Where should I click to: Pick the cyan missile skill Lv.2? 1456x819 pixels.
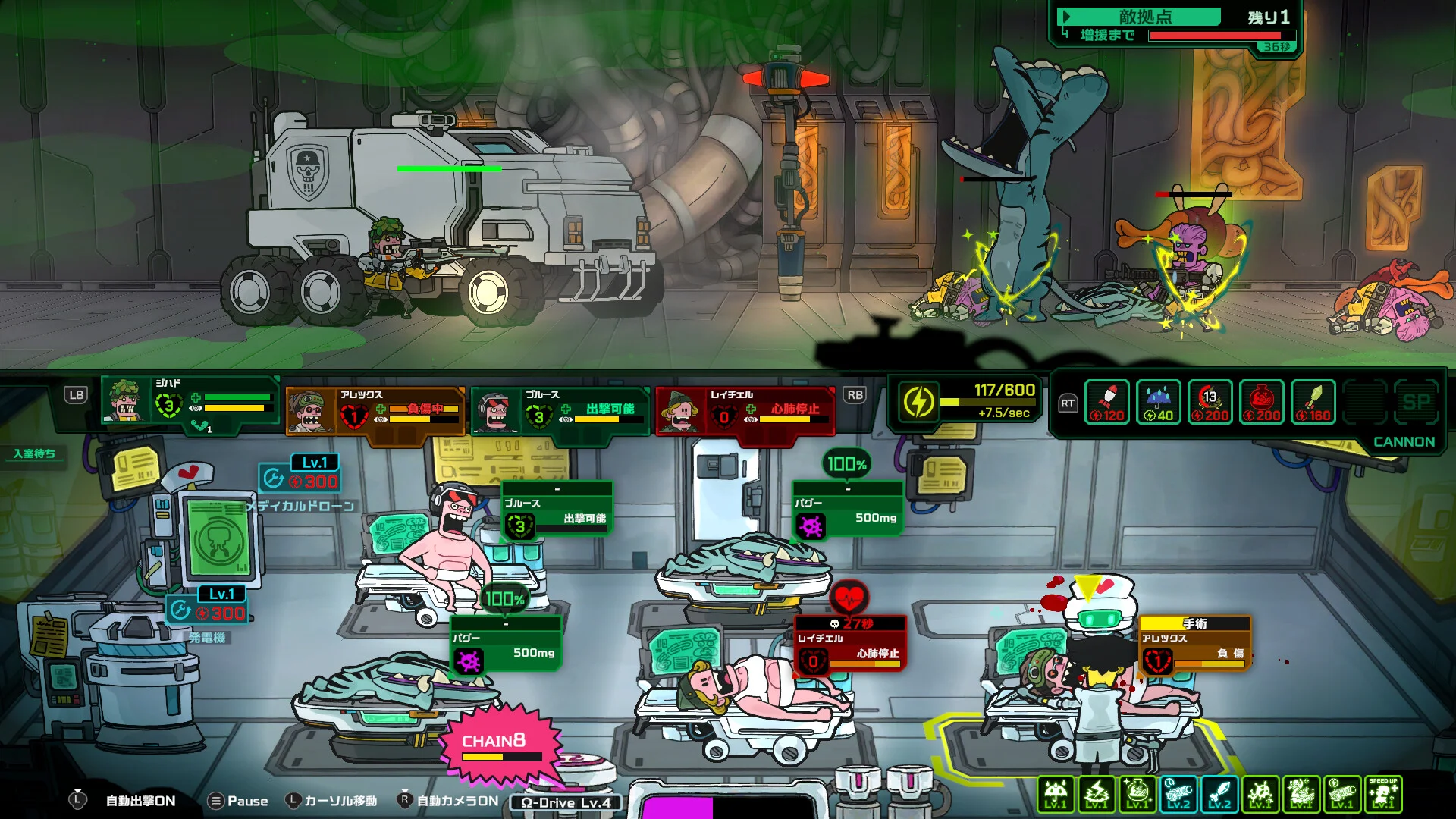click(1219, 794)
